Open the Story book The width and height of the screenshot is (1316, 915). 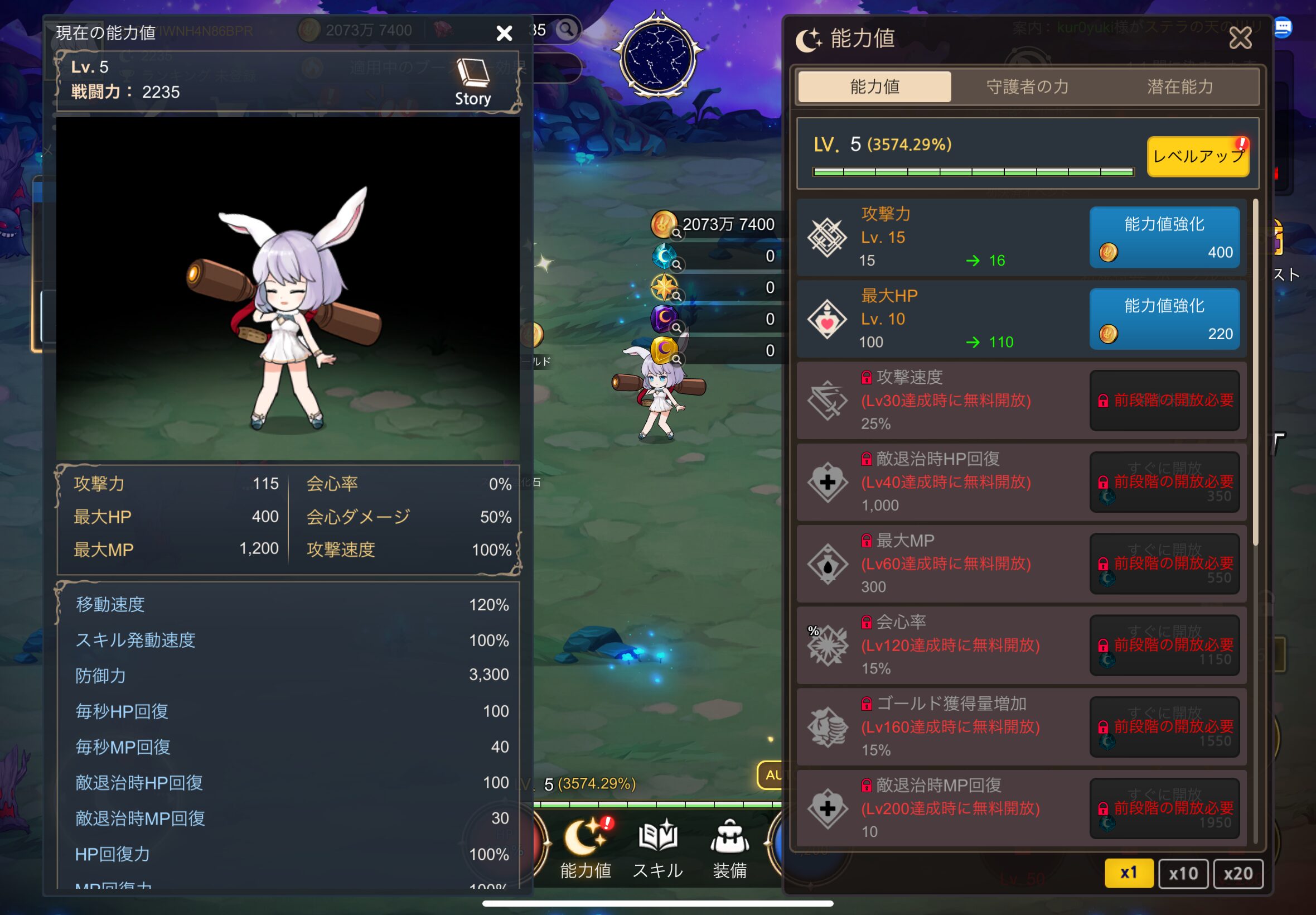473,82
